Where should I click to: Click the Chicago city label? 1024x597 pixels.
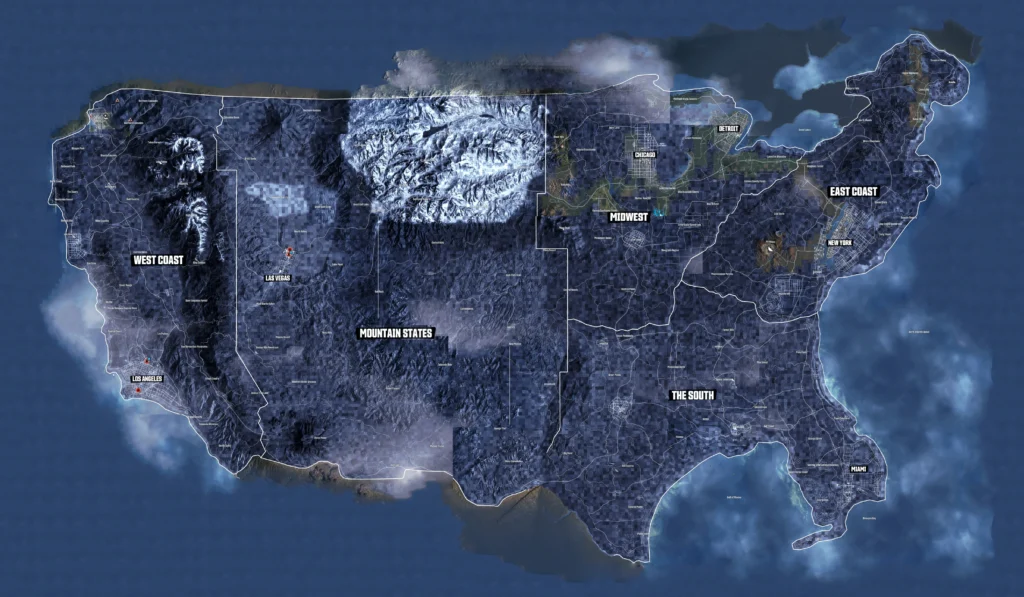click(643, 155)
